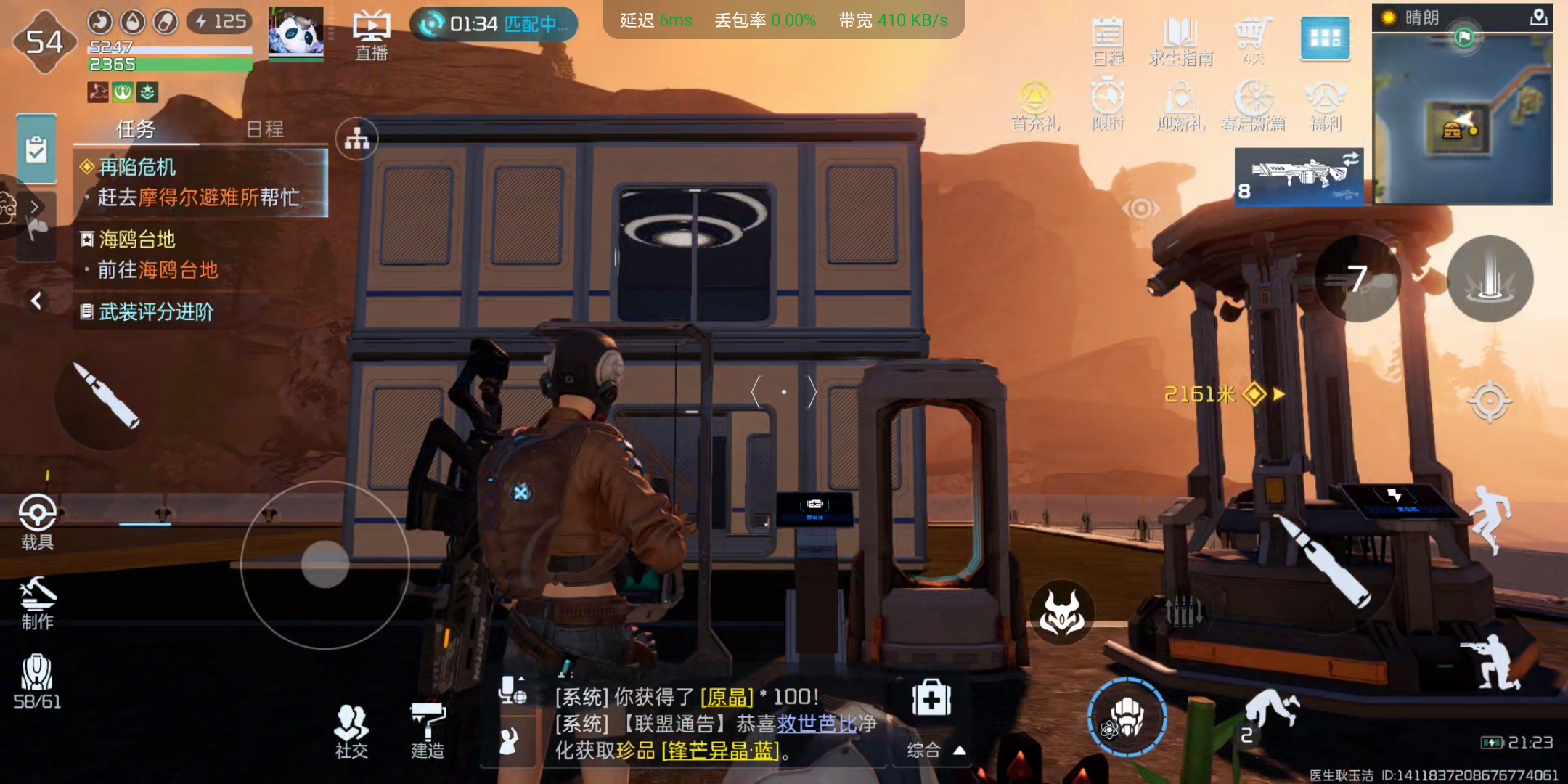Open the 制作 crafting menu
1568x784 pixels.
37,603
